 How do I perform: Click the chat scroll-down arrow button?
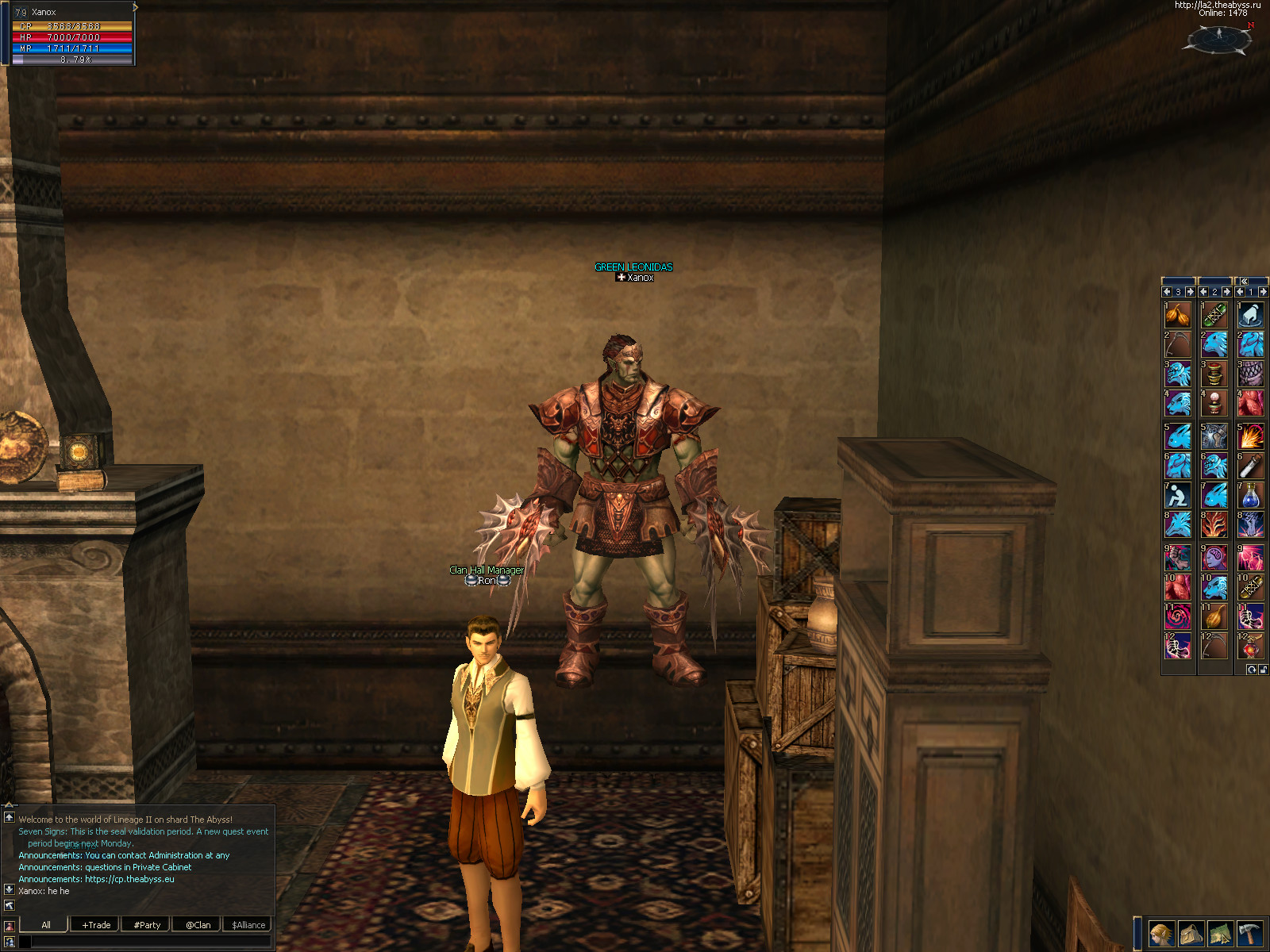(x=10, y=889)
